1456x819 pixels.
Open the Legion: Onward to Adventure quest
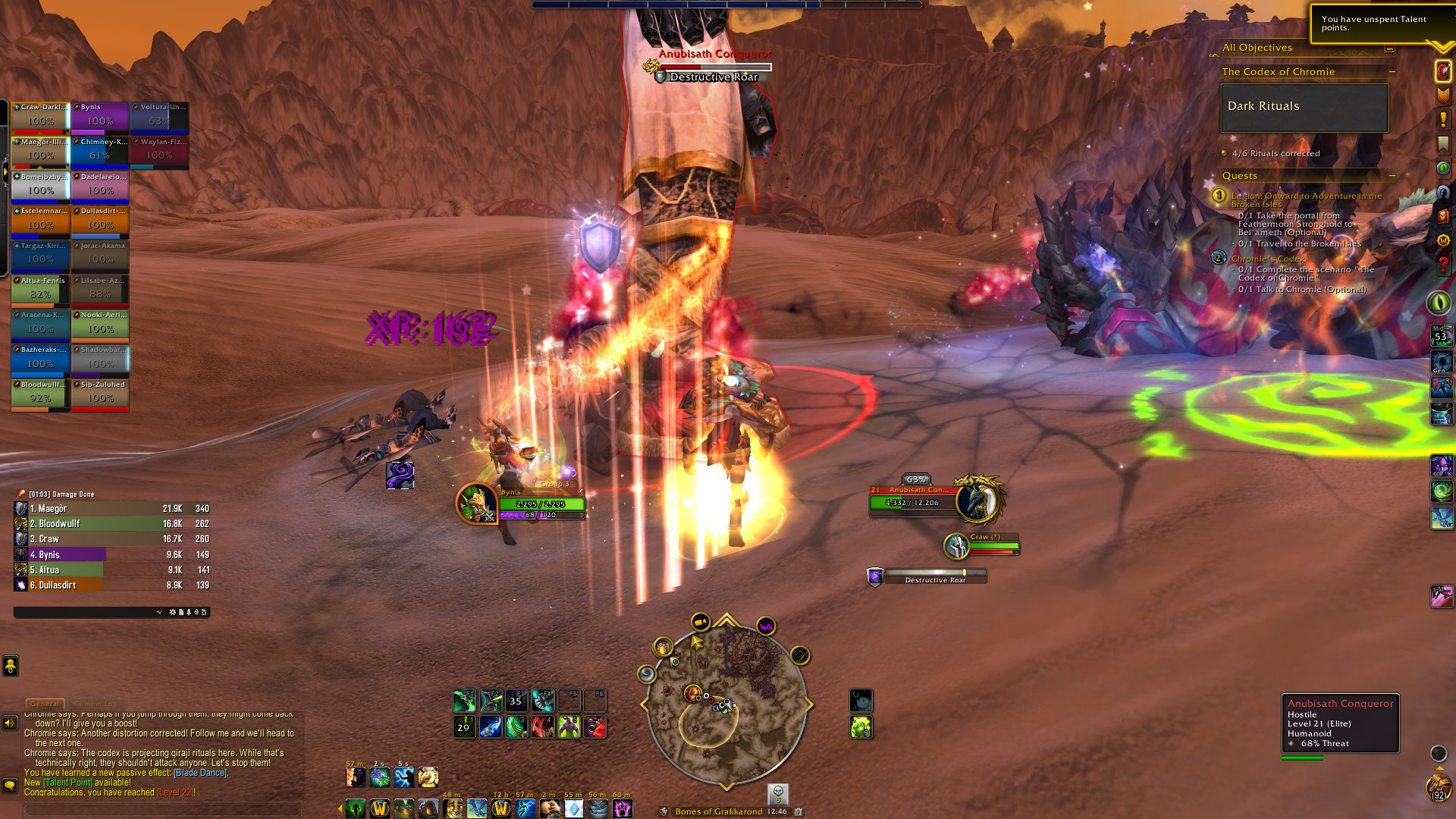(1306, 196)
